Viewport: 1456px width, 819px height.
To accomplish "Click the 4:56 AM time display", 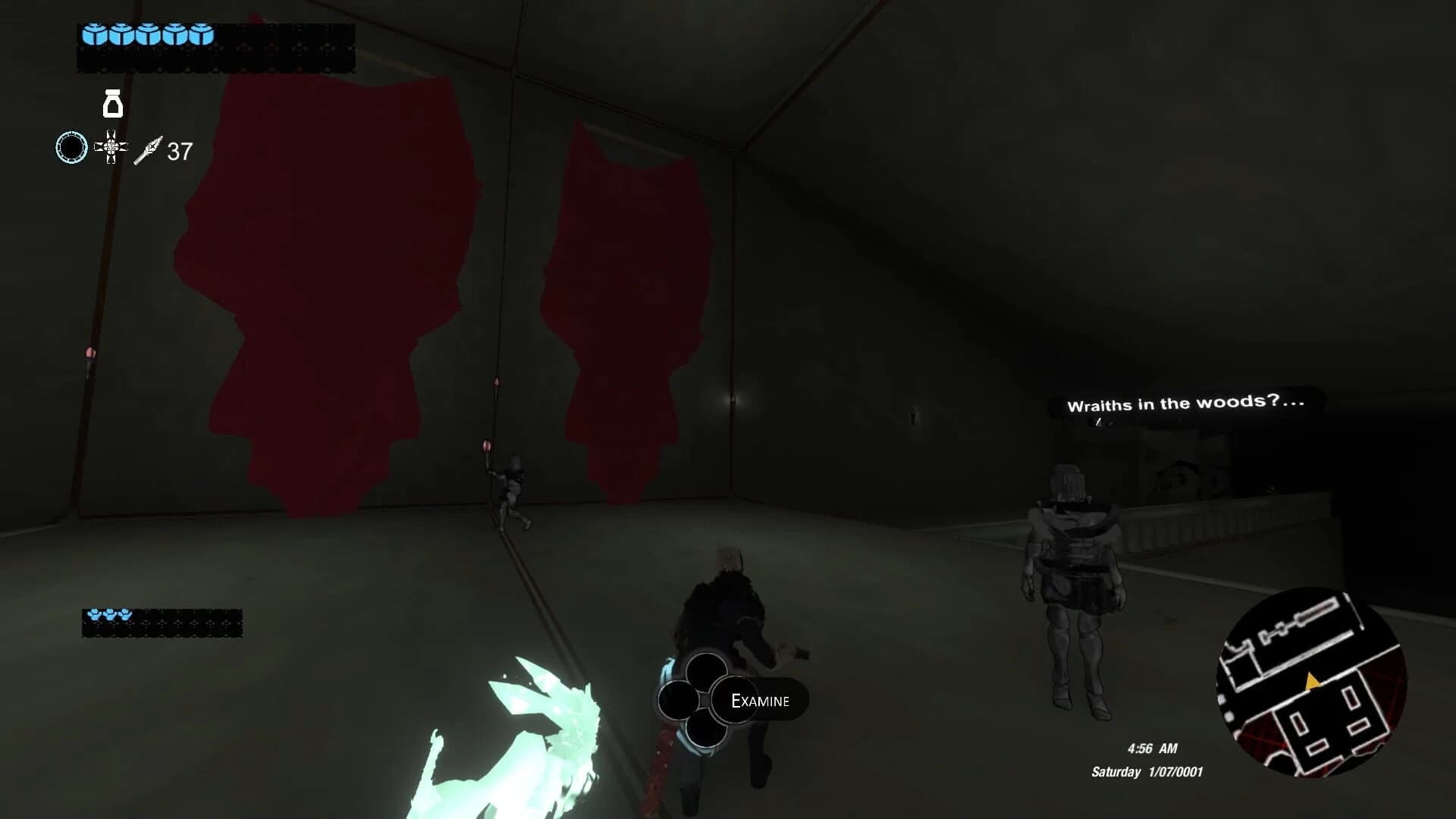I will click(x=1151, y=748).
